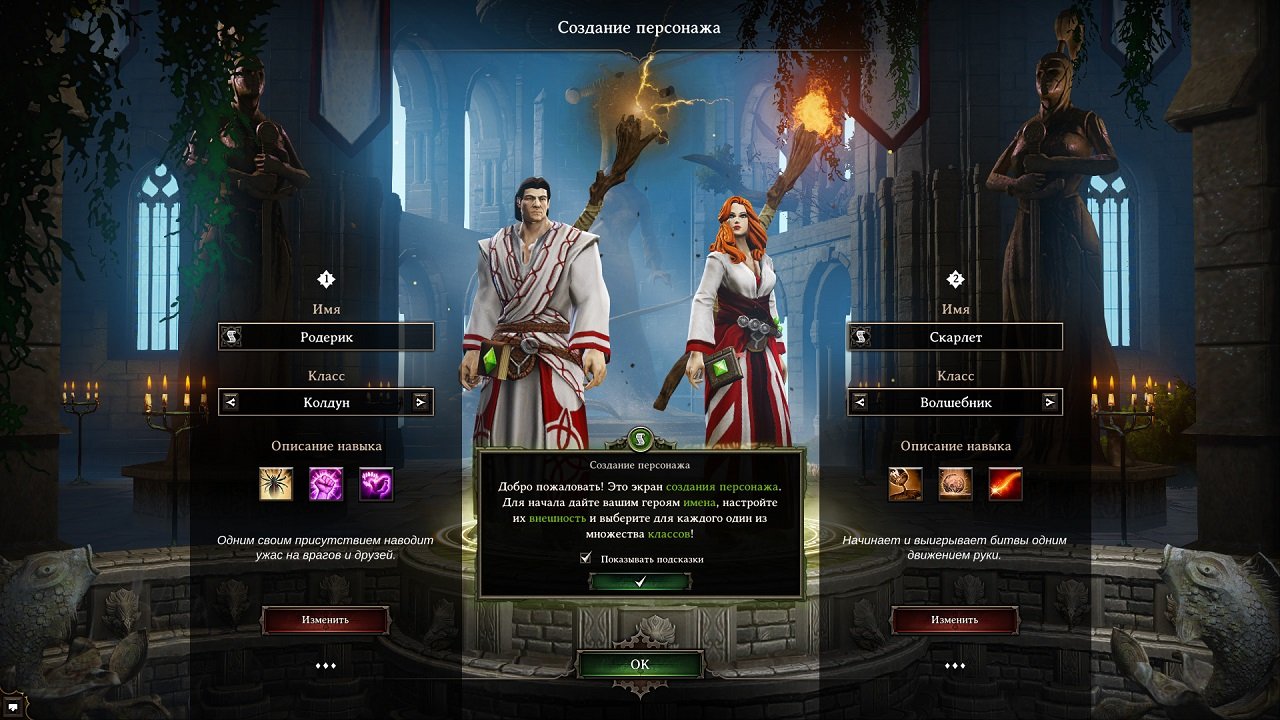Viewport: 1280px width, 720px height.
Task: Click Изменить under Родерик's skills
Action: pos(326,619)
